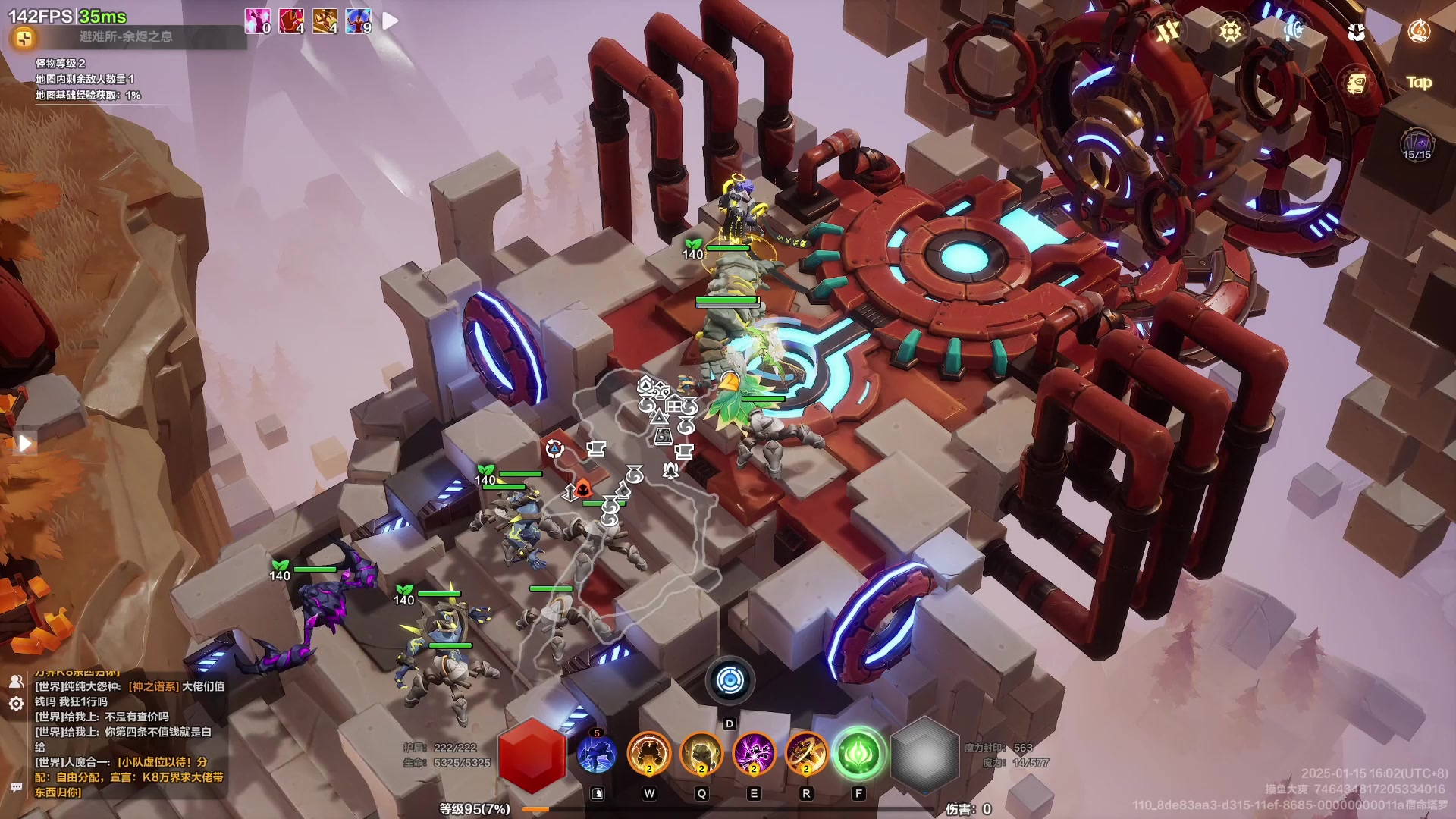Open the orange flame emblem icon
1456x819 pixels.
pos(1419,31)
